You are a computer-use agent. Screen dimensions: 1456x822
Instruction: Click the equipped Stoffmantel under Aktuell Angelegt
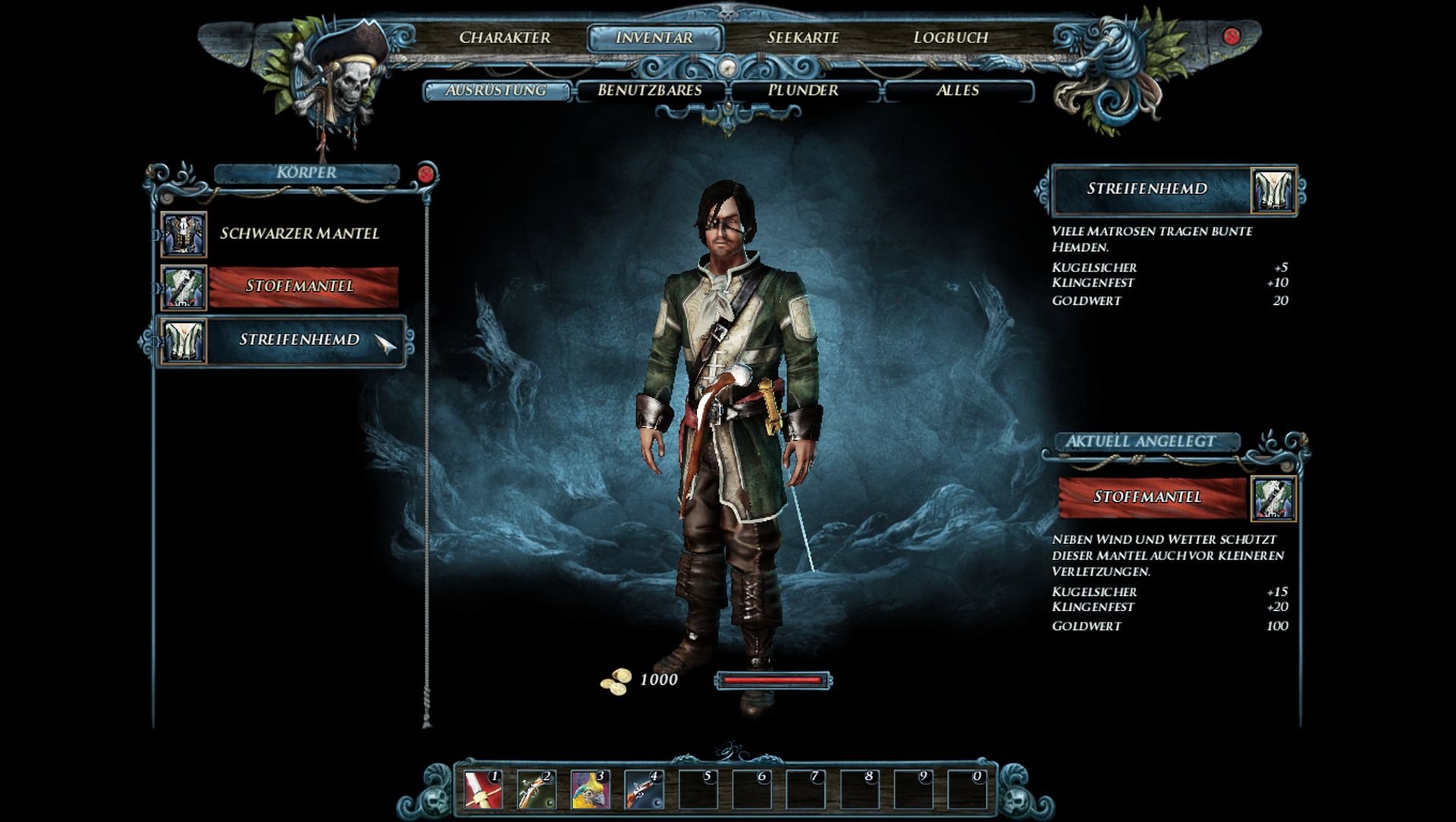coord(1147,497)
